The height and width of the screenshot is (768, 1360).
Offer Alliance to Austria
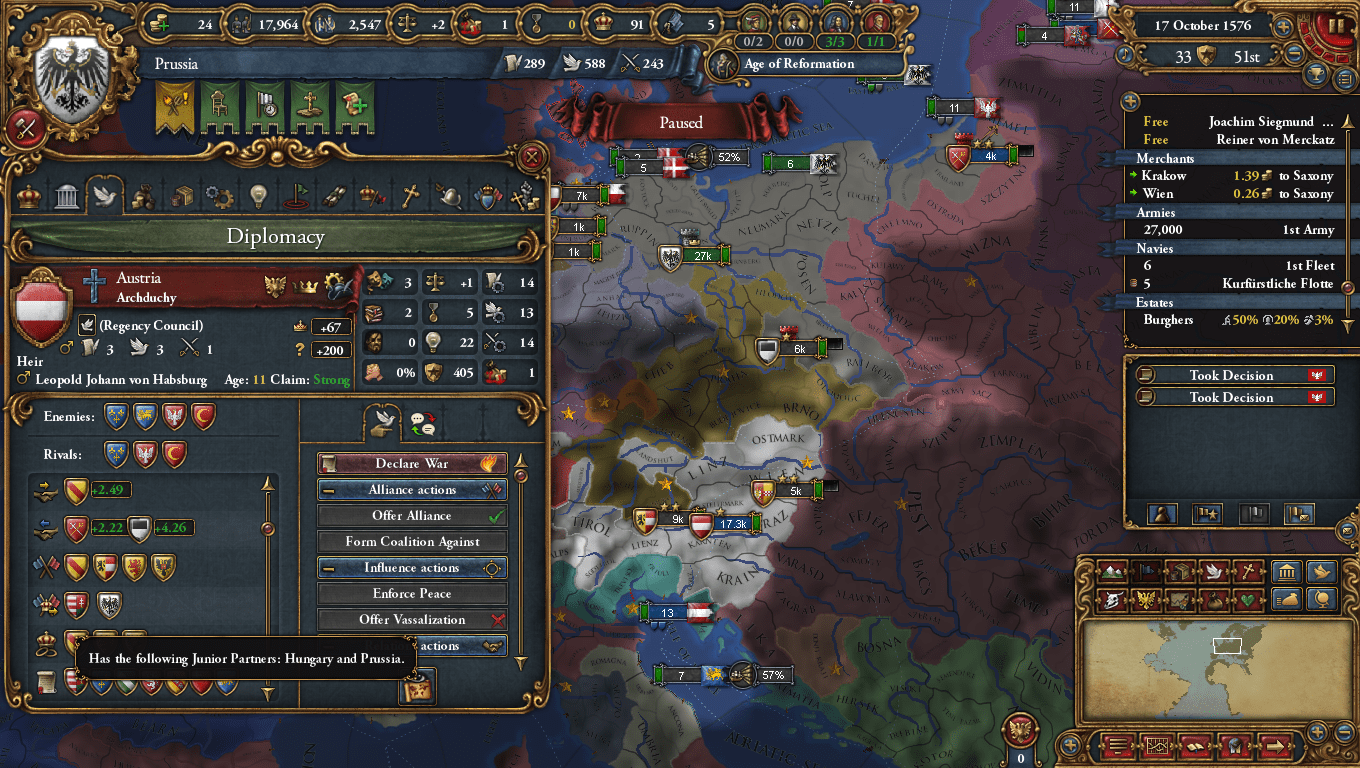pos(412,515)
